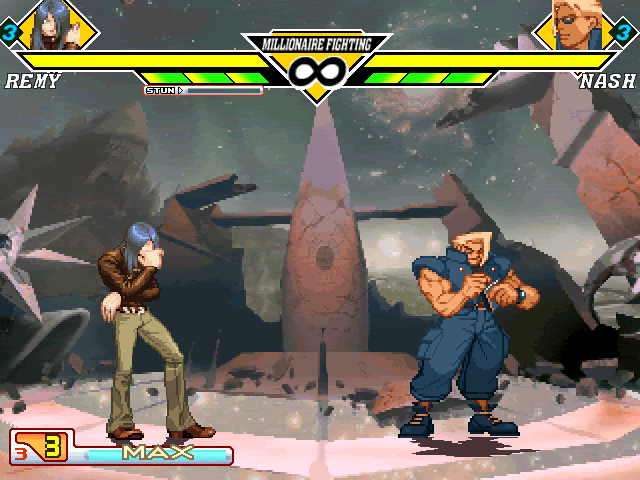
Task: Click Nash's character portrait
Action: 574,27
